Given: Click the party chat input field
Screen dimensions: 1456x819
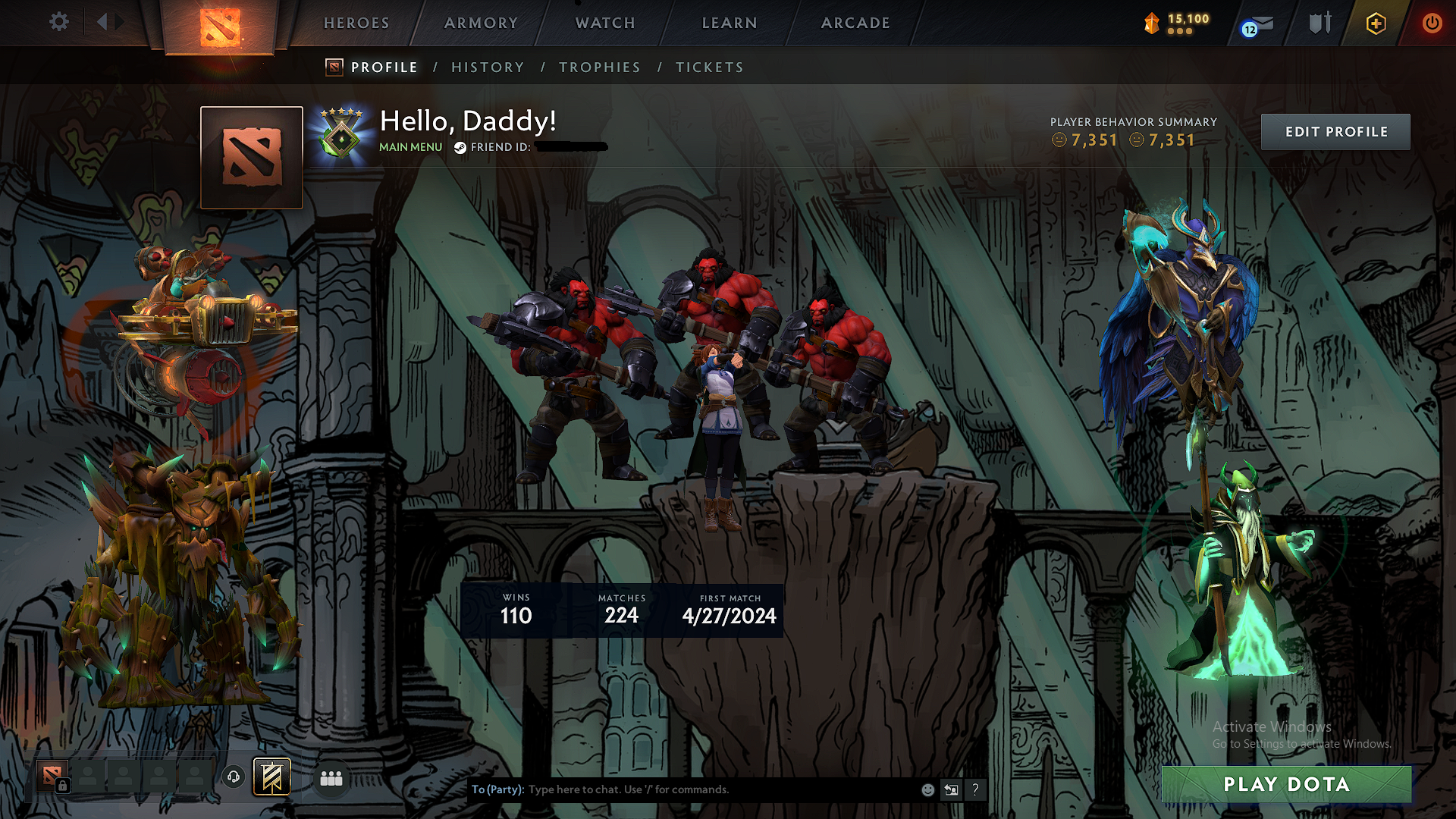Looking at the screenshot, I should click(x=720, y=789).
